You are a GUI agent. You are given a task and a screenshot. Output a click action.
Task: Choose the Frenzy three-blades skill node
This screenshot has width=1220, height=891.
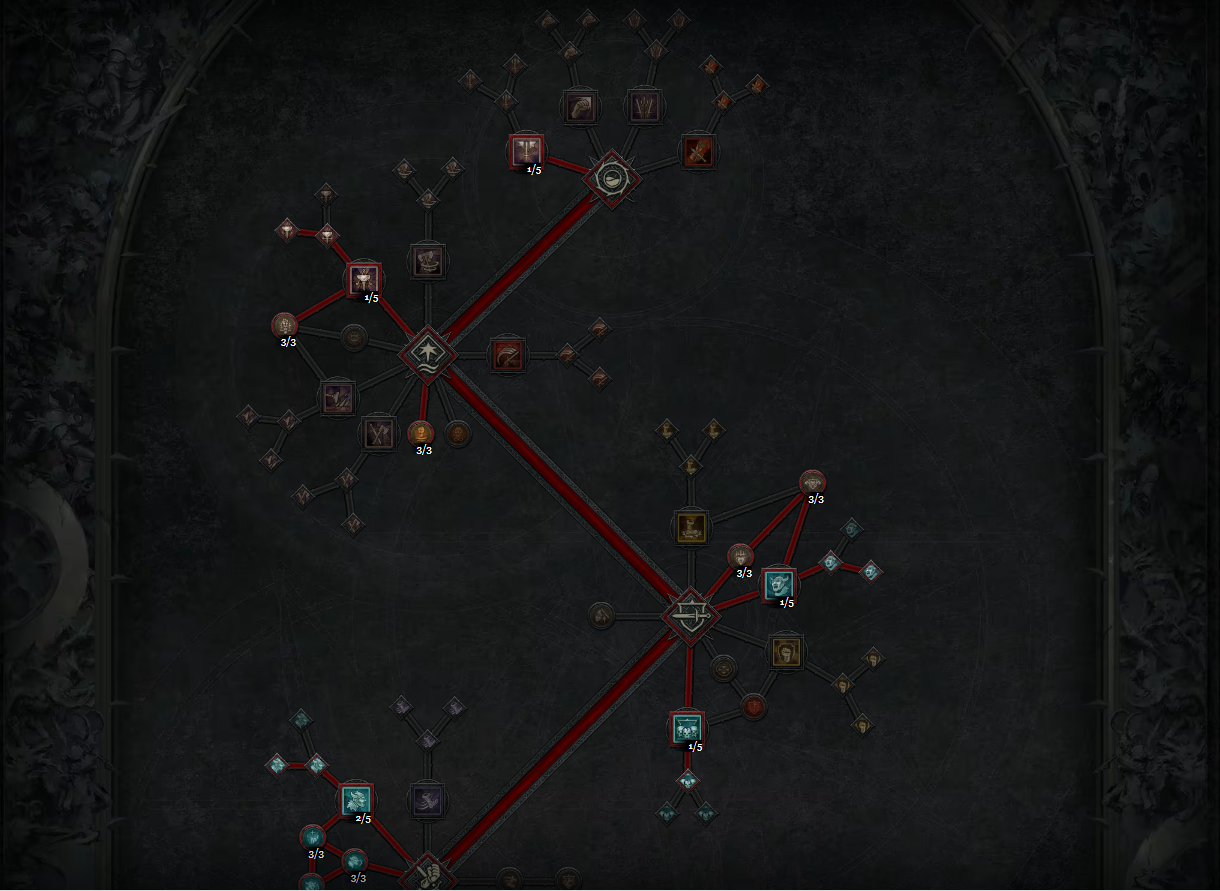click(x=643, y=105)
